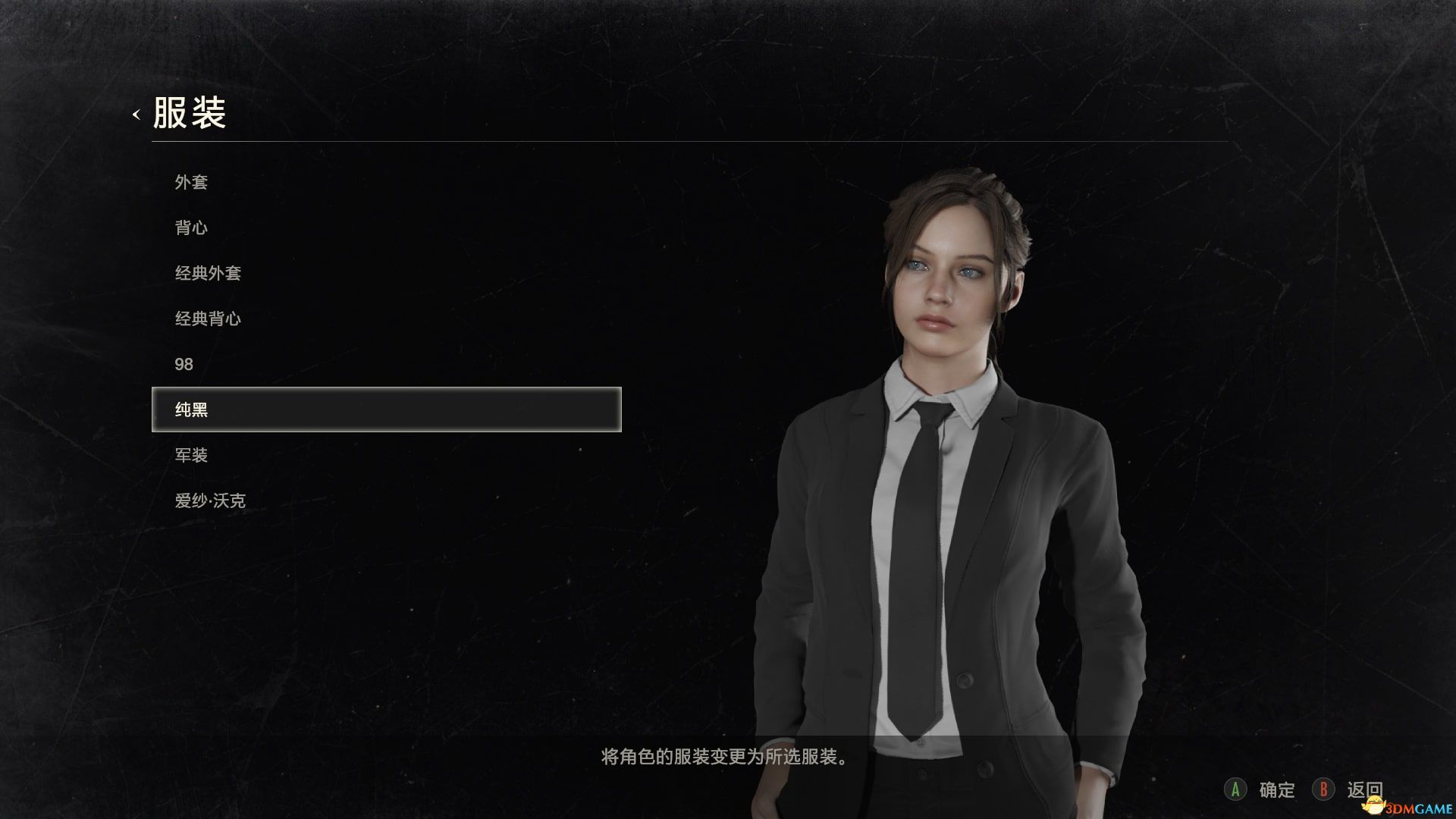Select the 爱纱·沃克 costume at list bottom
The width and height of the screenshot is (1456, 819).
point(211,500)
